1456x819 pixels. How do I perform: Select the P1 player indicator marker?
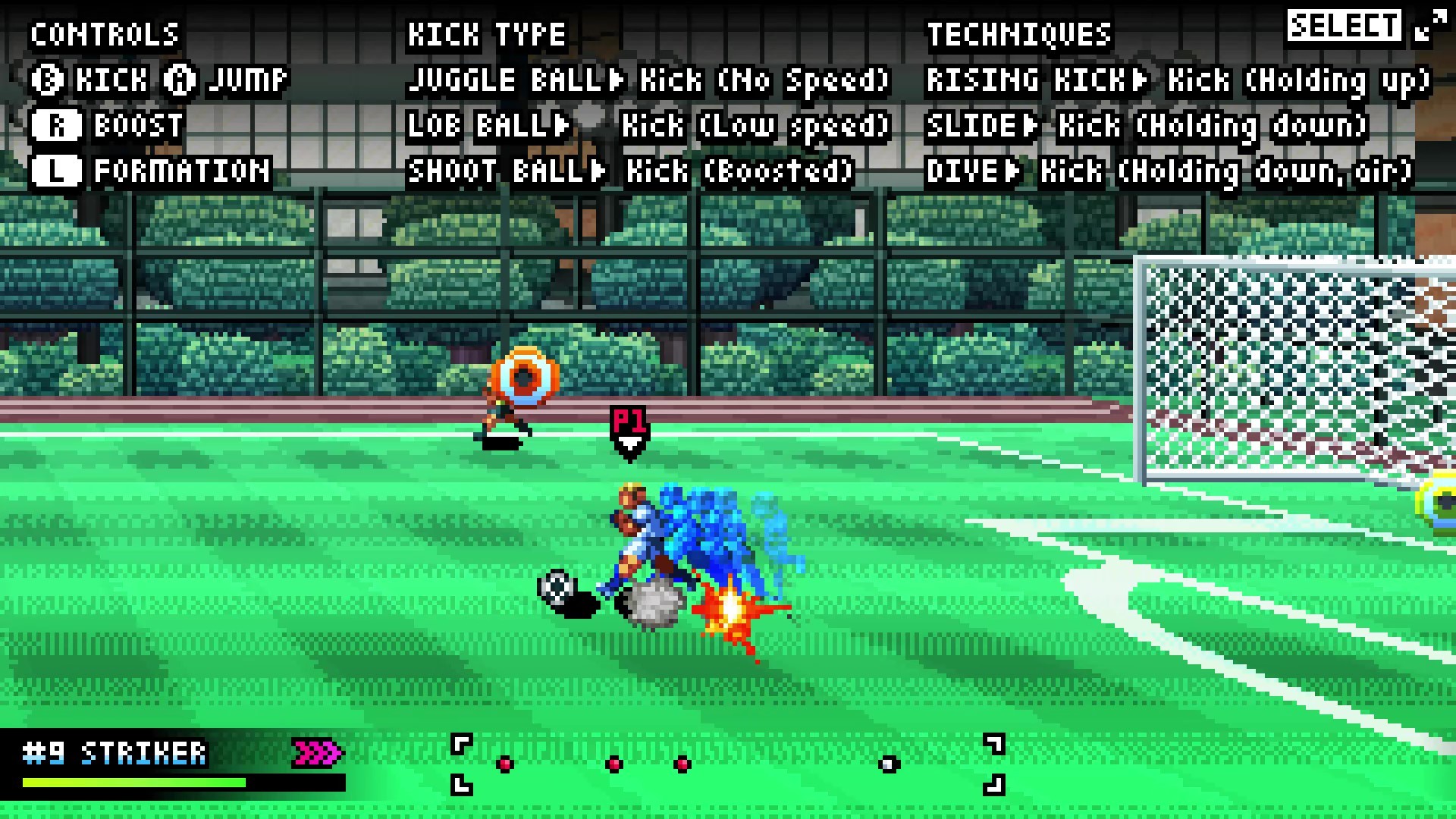click(x=629, y=425)
